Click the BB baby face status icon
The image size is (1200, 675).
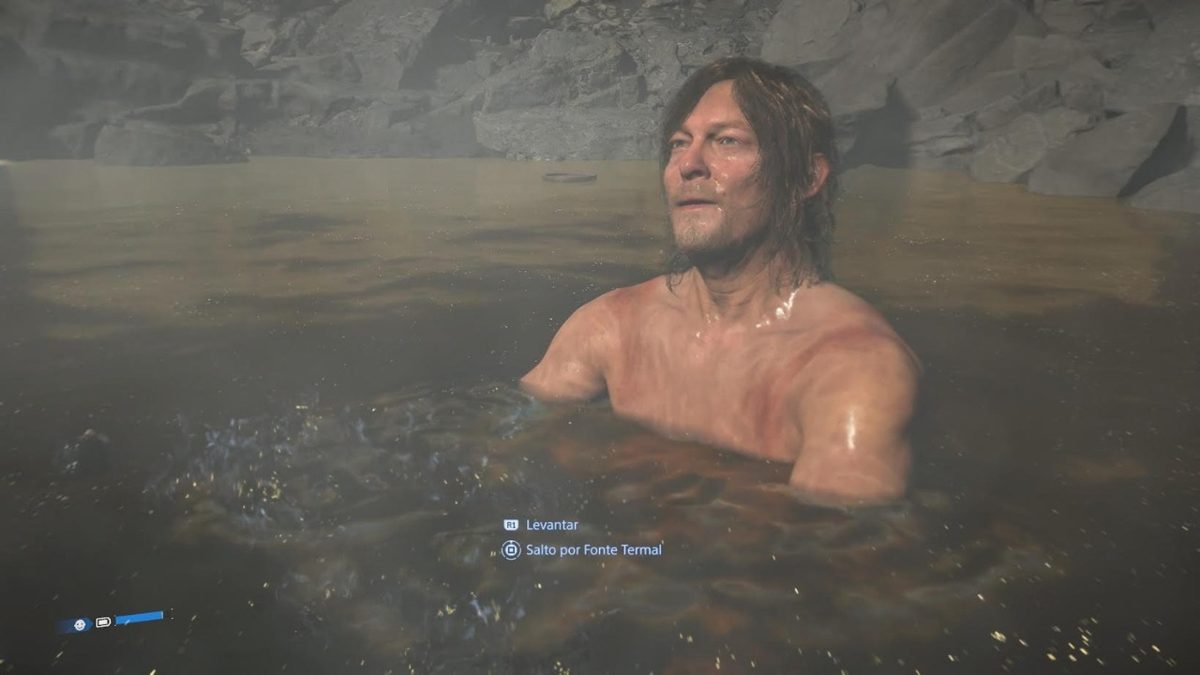pyautogui.click(x=77, y=624)
